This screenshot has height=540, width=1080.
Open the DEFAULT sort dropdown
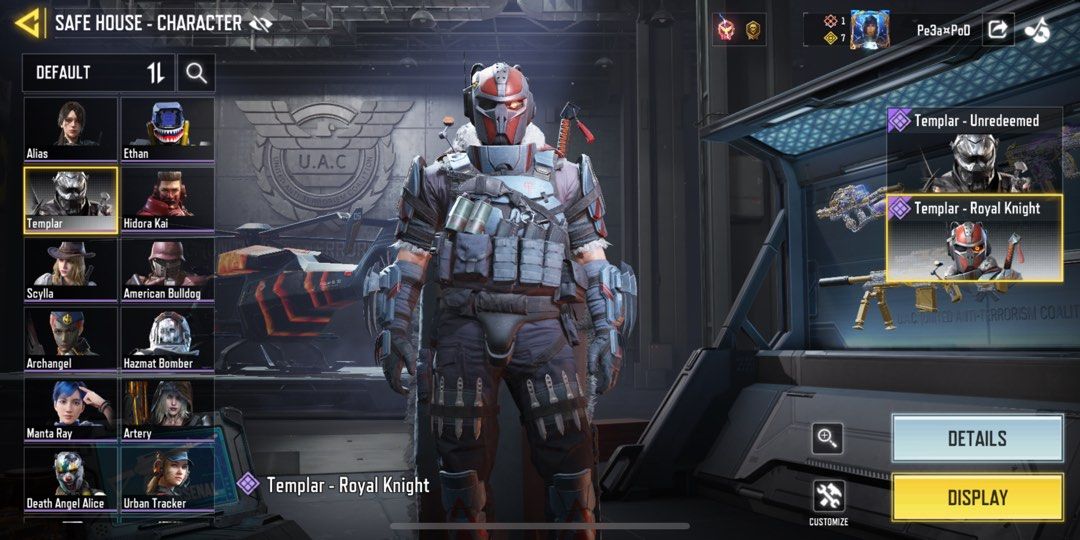tap(98, 73)
